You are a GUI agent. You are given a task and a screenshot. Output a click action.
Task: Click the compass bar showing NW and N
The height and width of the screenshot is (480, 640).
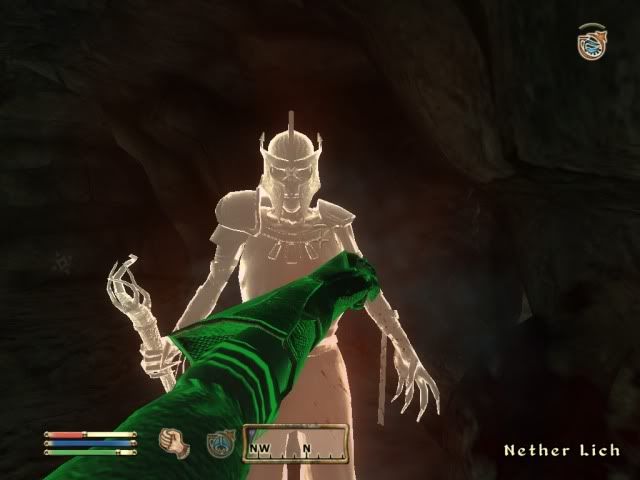point(295,443)
